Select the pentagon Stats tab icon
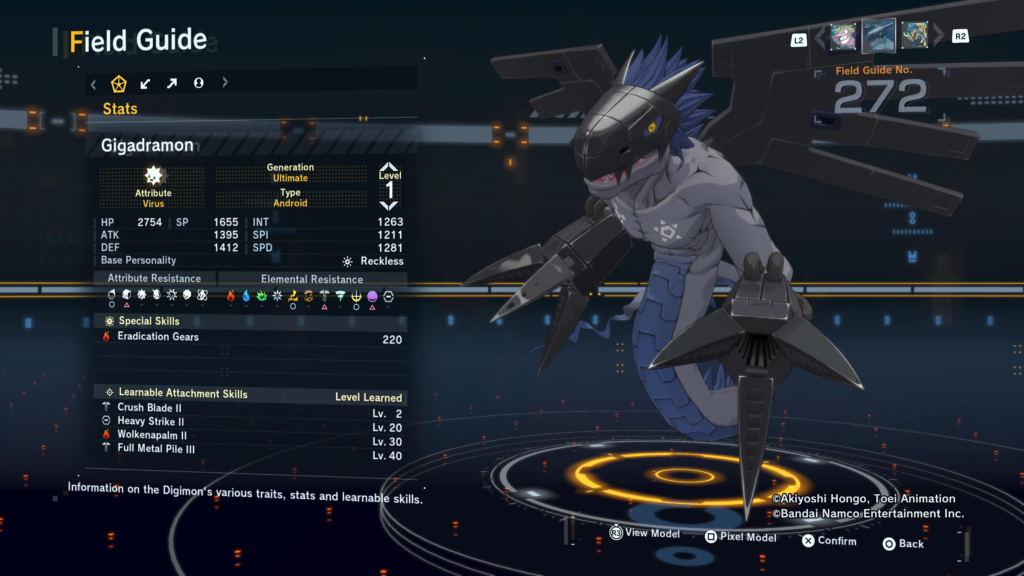Viewport: 1024px width, 576px height. pos(119,84)
